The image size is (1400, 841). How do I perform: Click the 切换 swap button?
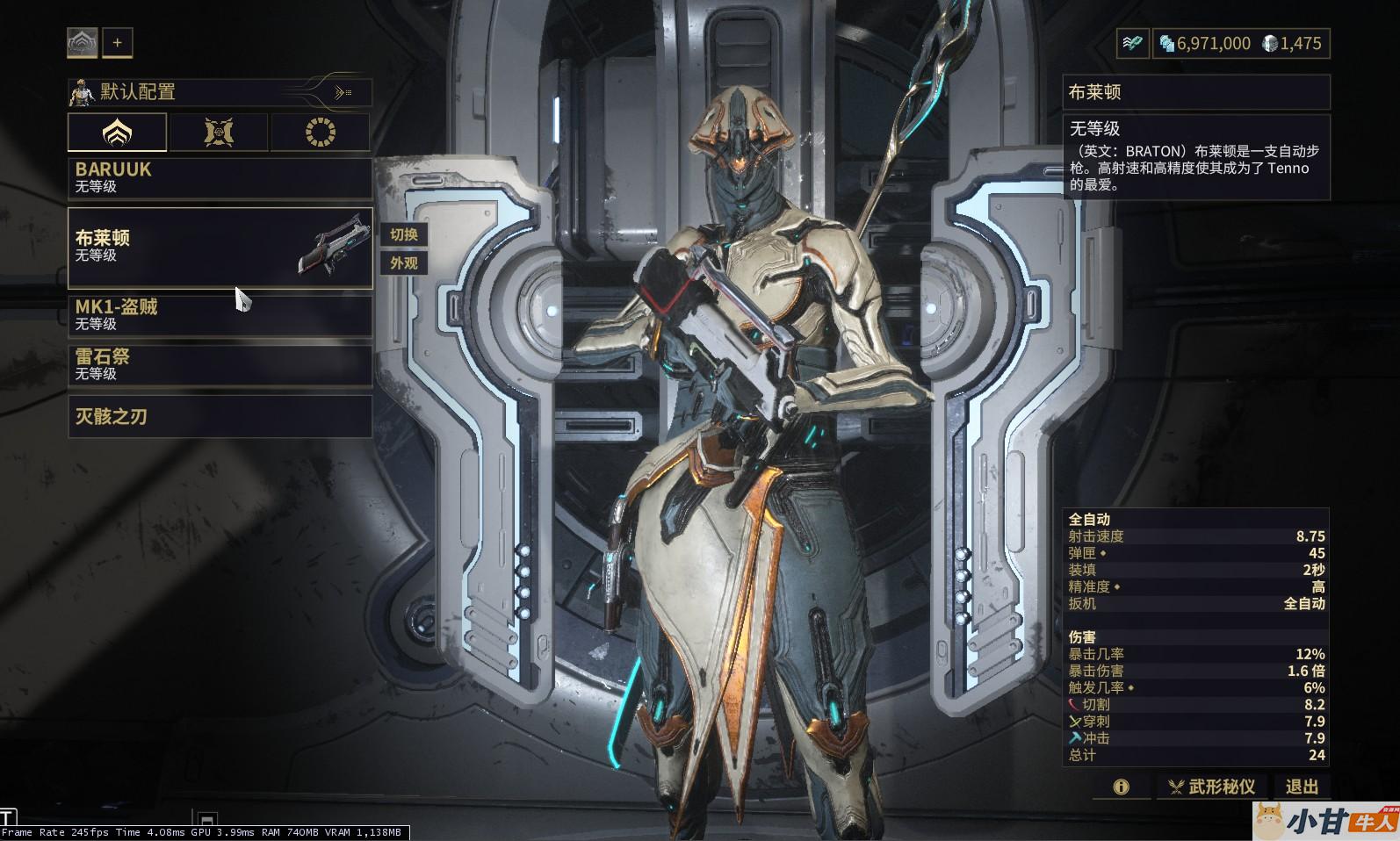pos(404,234)
